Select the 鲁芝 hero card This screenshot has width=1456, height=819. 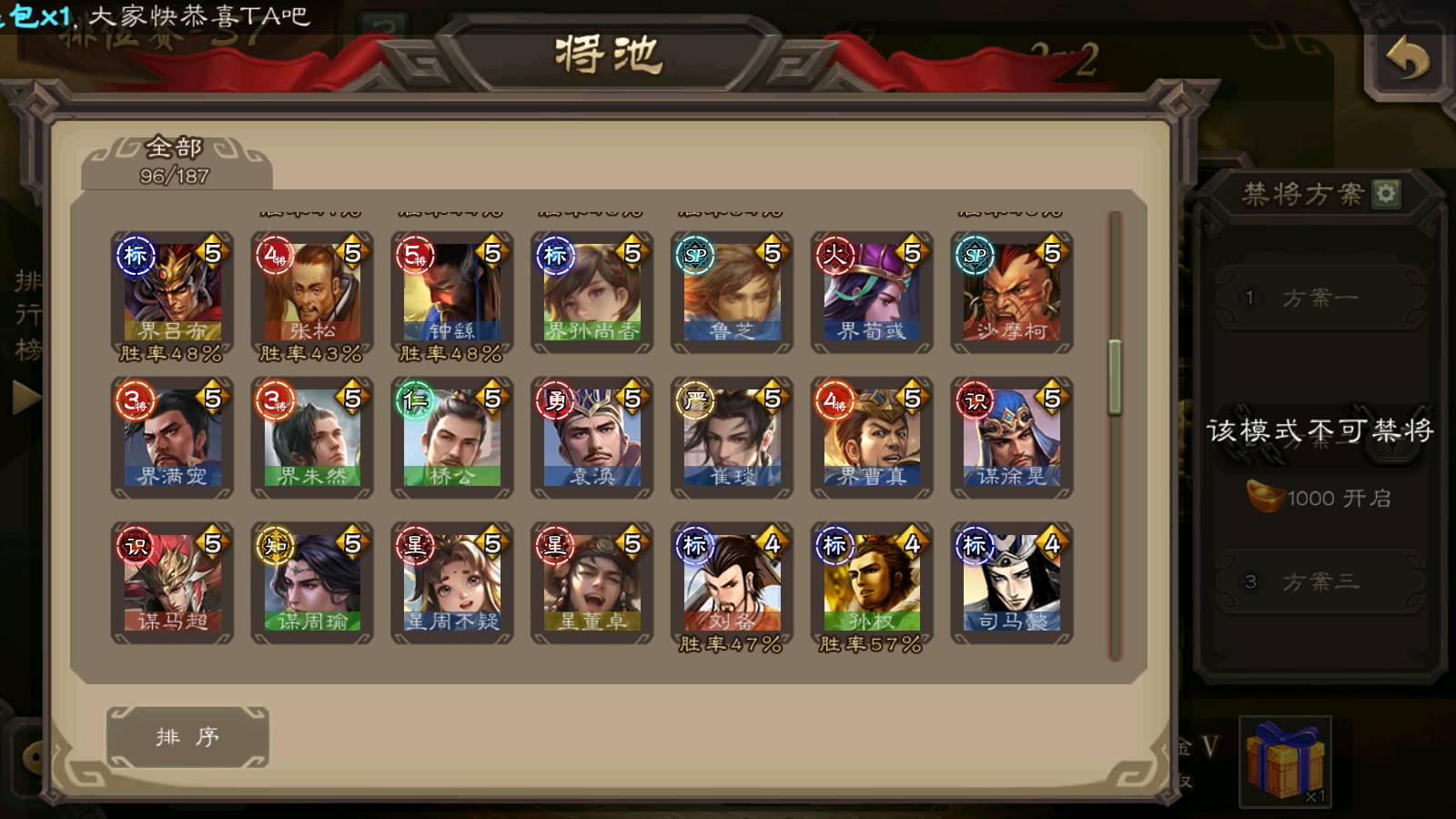[732, 291]
